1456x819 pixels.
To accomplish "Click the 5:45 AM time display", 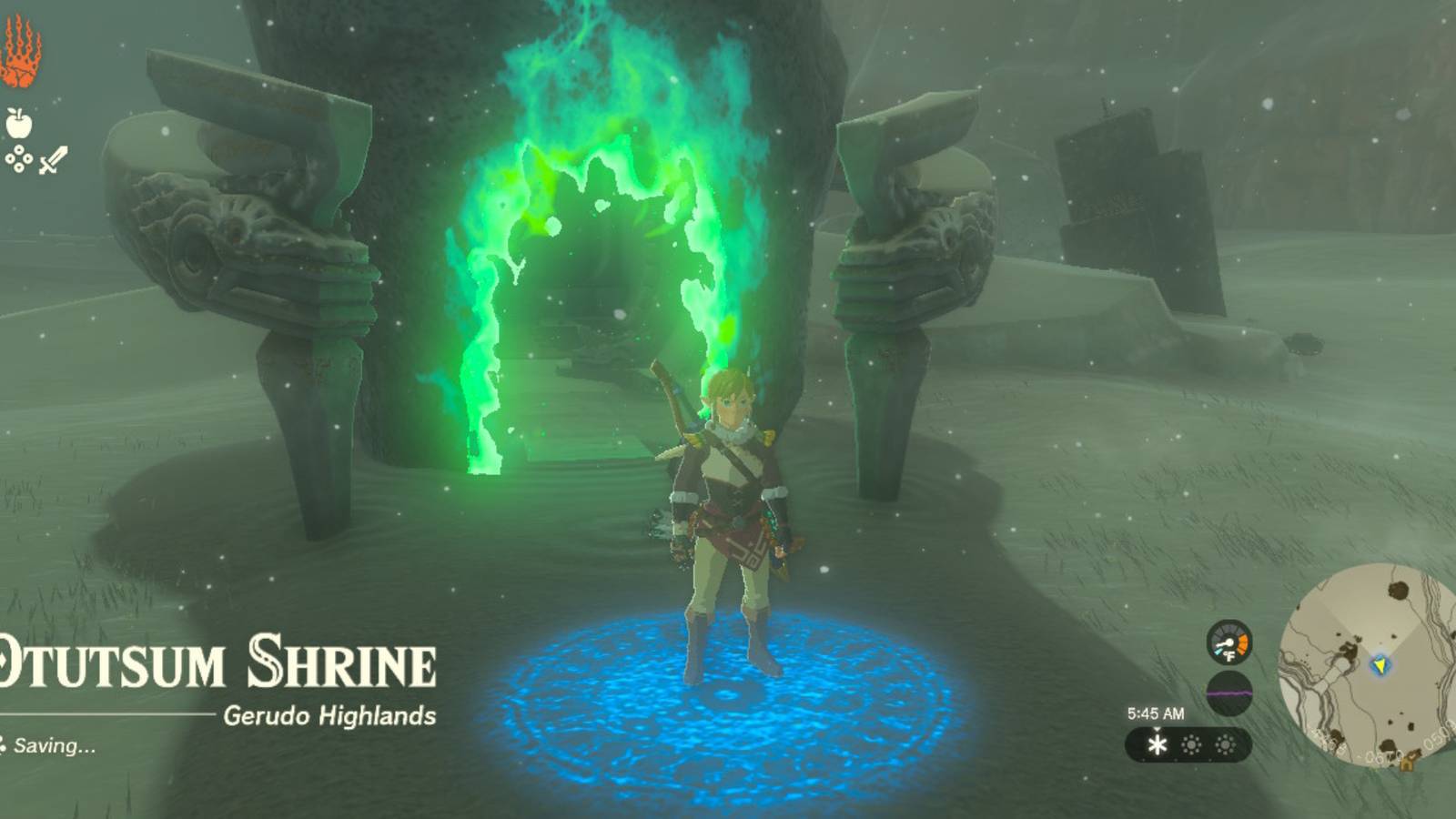I will [1155, 713].
